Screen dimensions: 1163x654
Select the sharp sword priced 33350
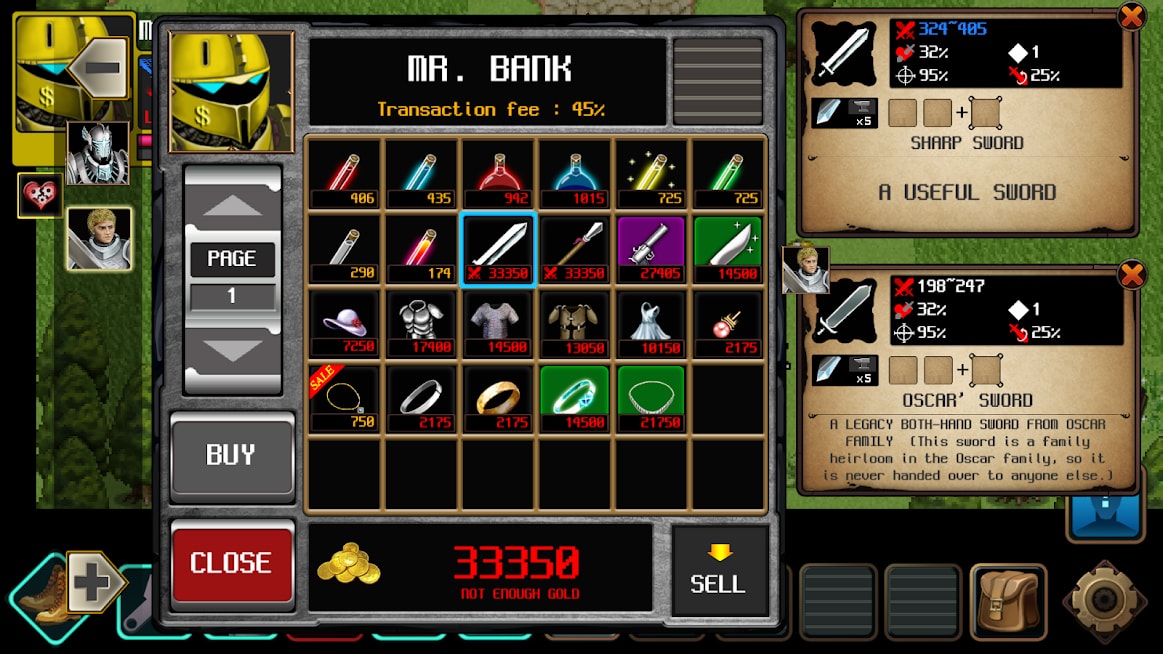click(x=498, y=248)
